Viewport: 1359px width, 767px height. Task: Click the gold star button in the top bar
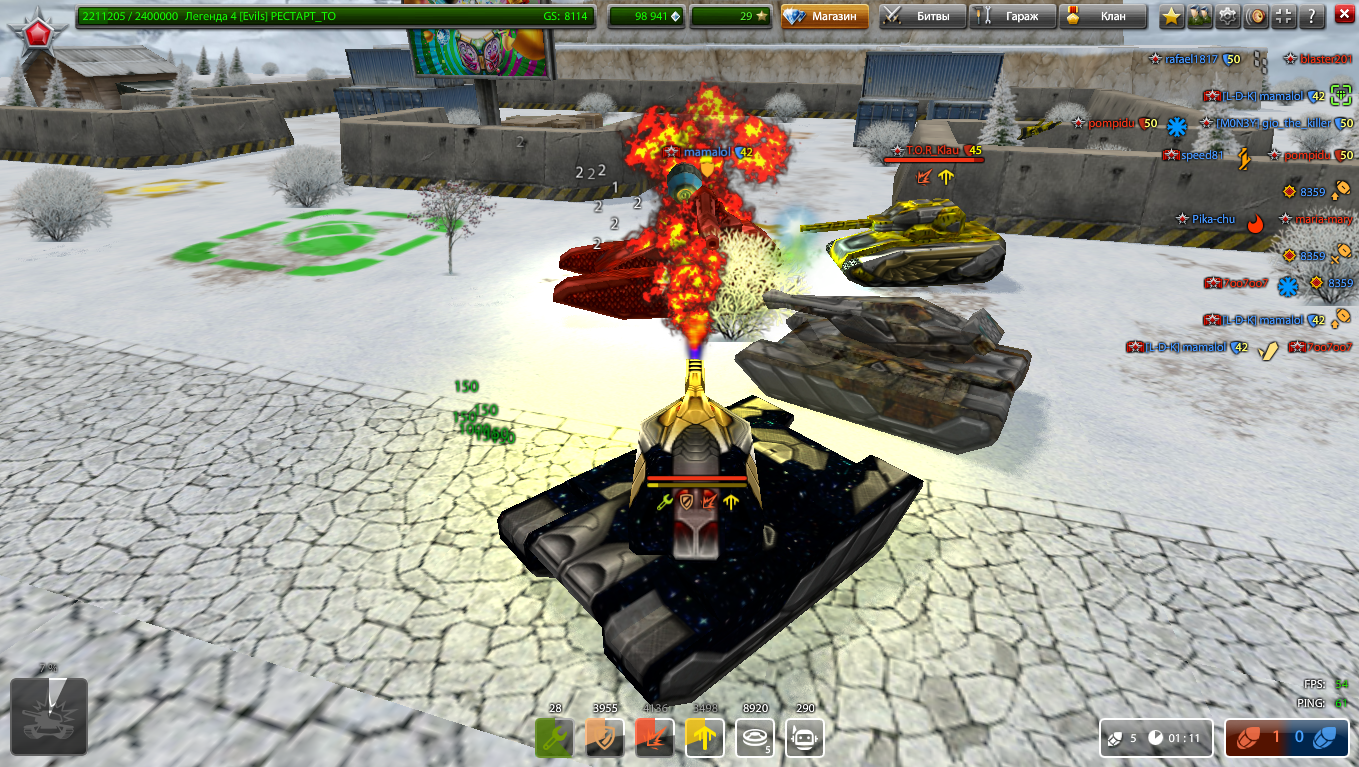pos(1171,16)
